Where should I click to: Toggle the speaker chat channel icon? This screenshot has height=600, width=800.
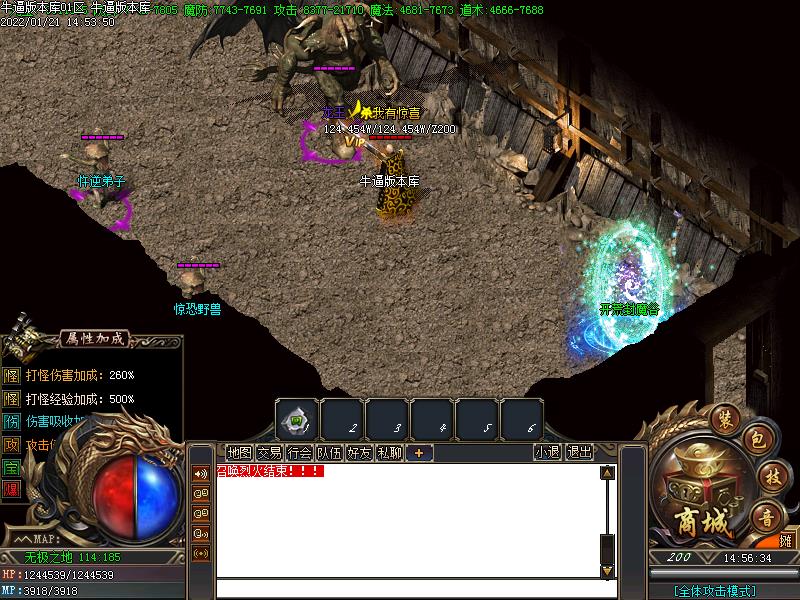(201, 474)
